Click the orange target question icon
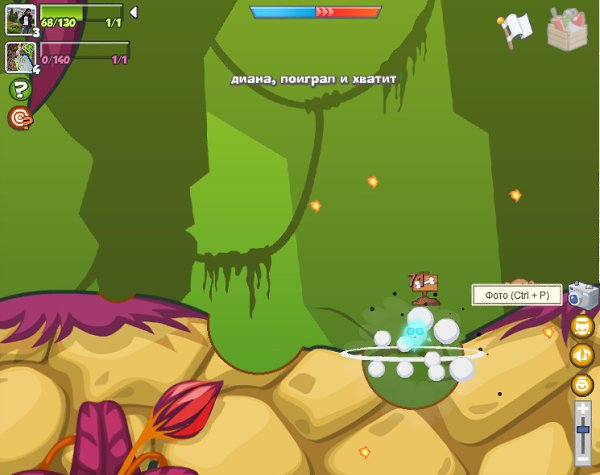600x475 pixels. [19, 118]
